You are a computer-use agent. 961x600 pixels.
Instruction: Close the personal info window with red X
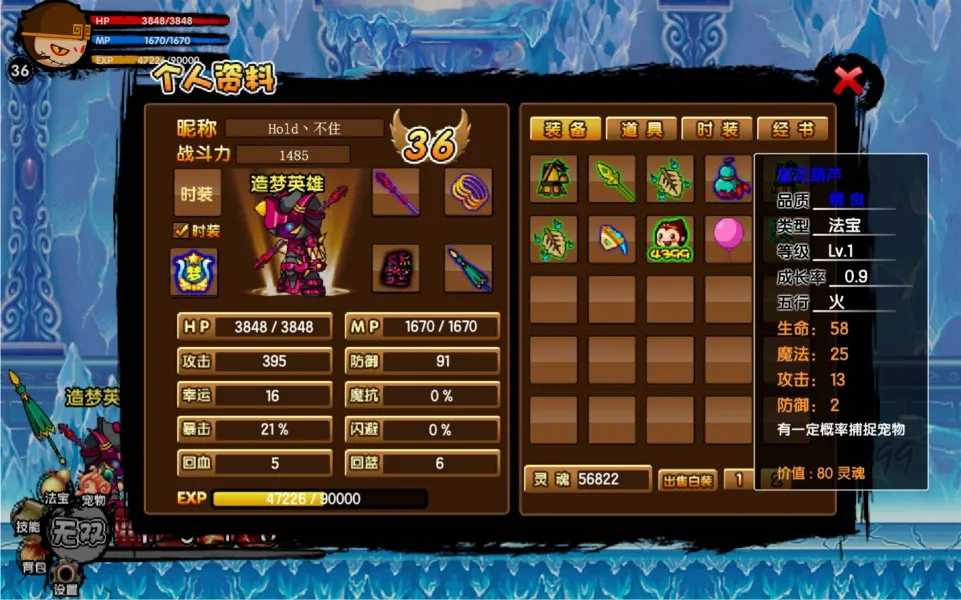coord(848,80)
